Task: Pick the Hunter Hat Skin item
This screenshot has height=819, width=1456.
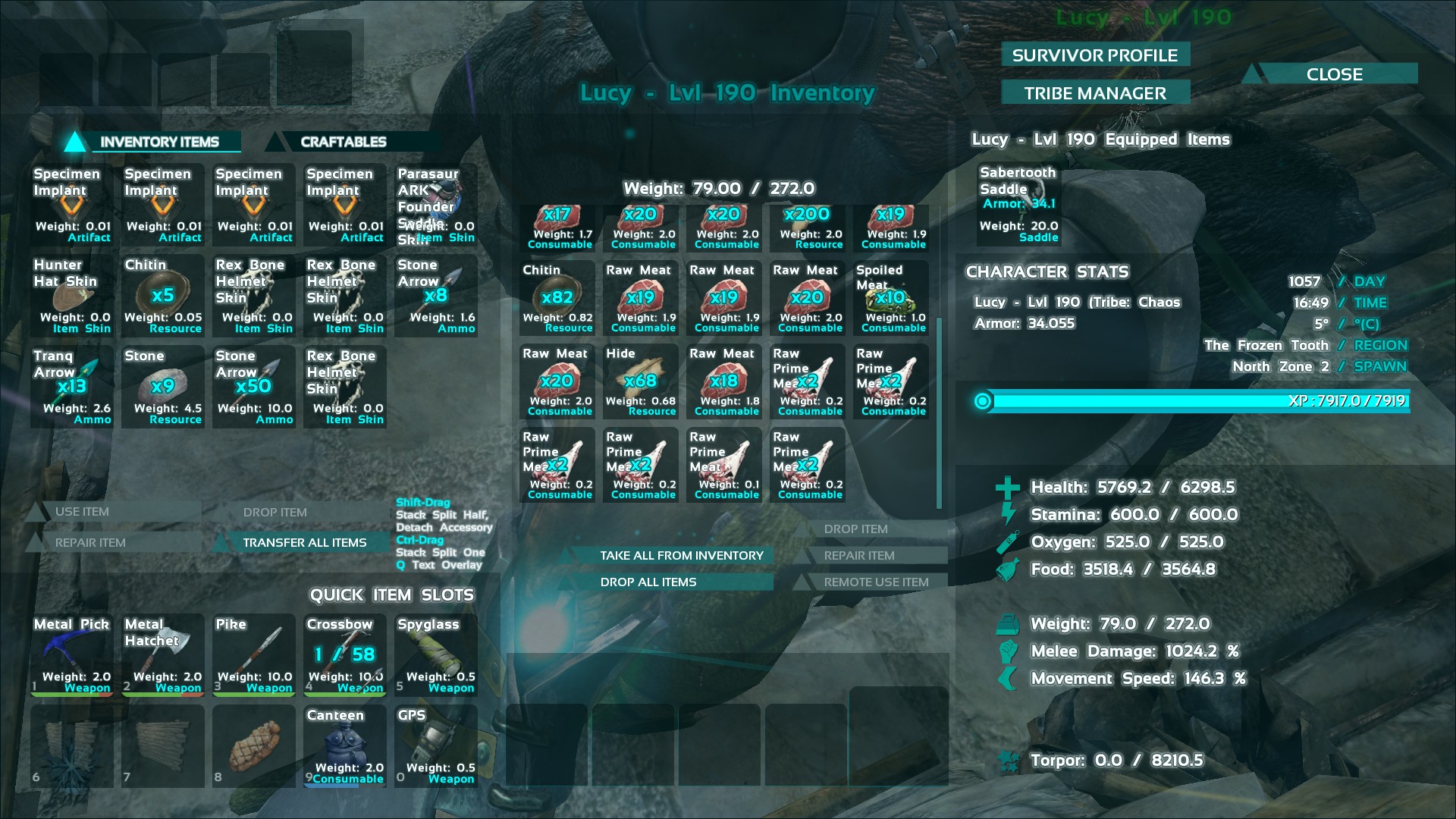Action: pos(72,296)
